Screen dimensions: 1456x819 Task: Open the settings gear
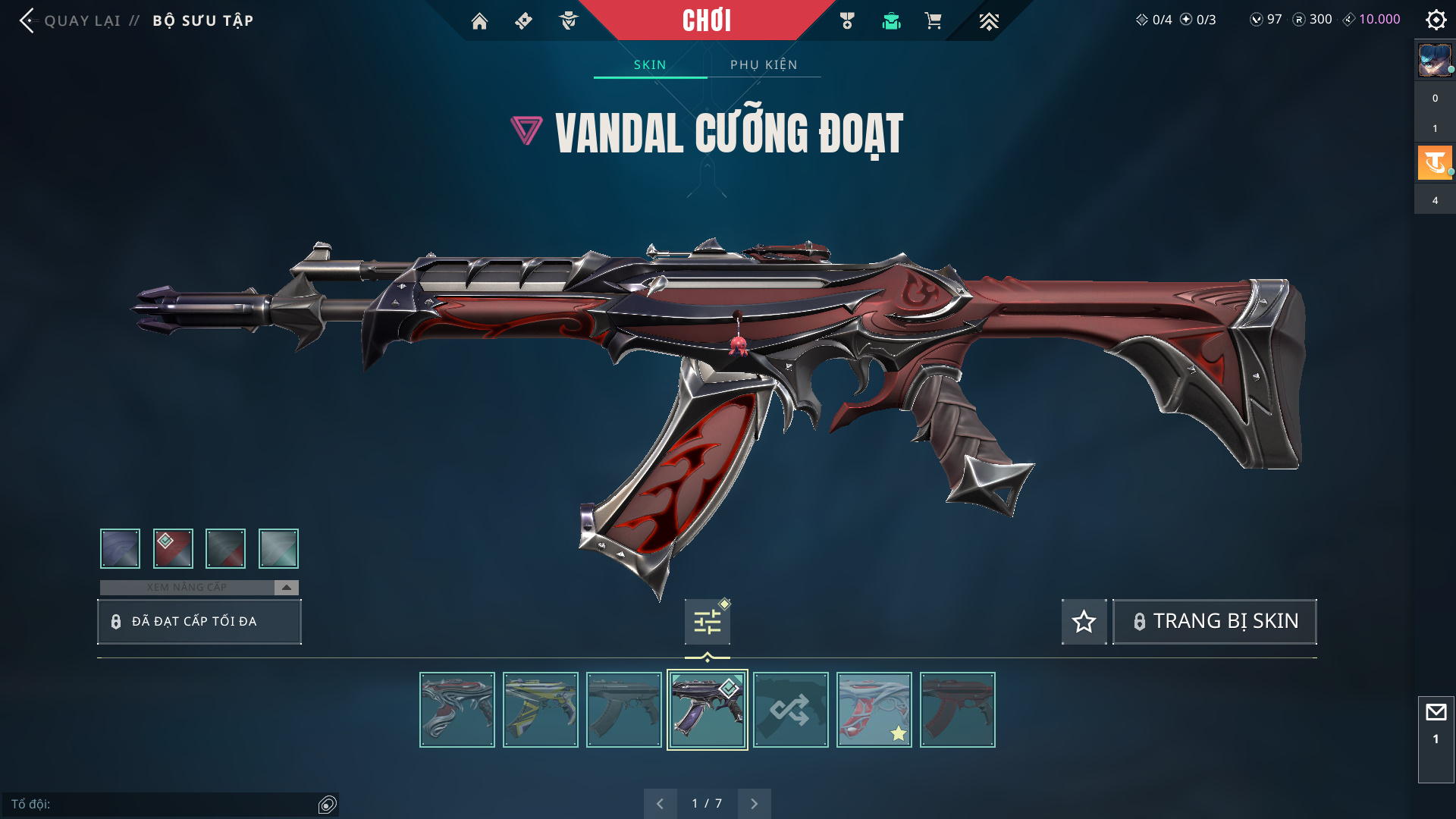click(x=1436, y=20)
